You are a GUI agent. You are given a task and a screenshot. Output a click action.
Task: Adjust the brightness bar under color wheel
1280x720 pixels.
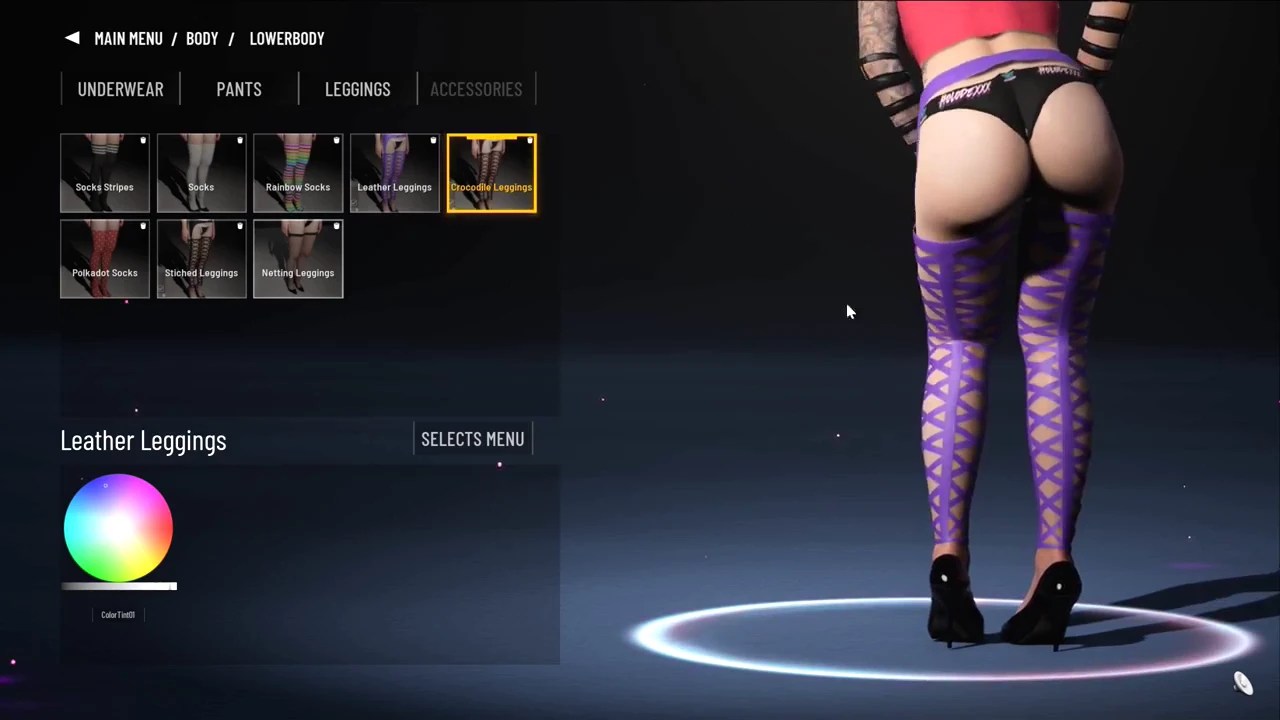(119, 587)
